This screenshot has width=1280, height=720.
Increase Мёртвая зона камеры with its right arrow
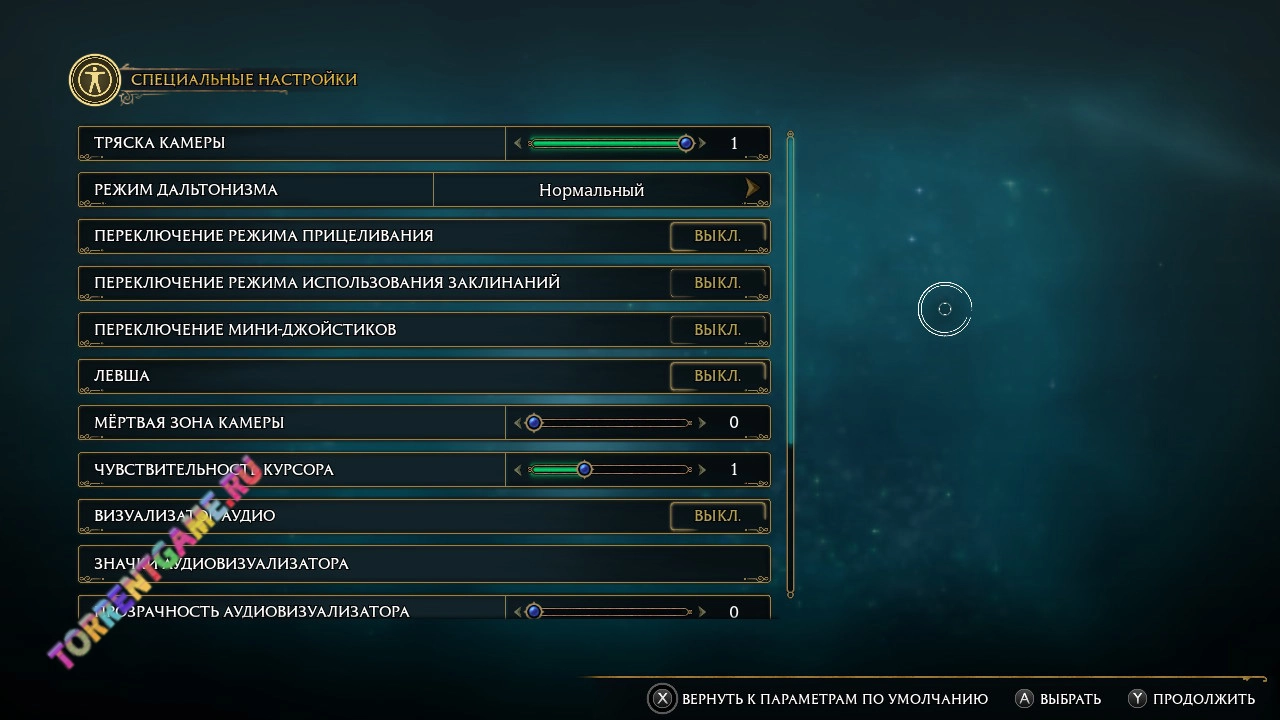(703, 423)
